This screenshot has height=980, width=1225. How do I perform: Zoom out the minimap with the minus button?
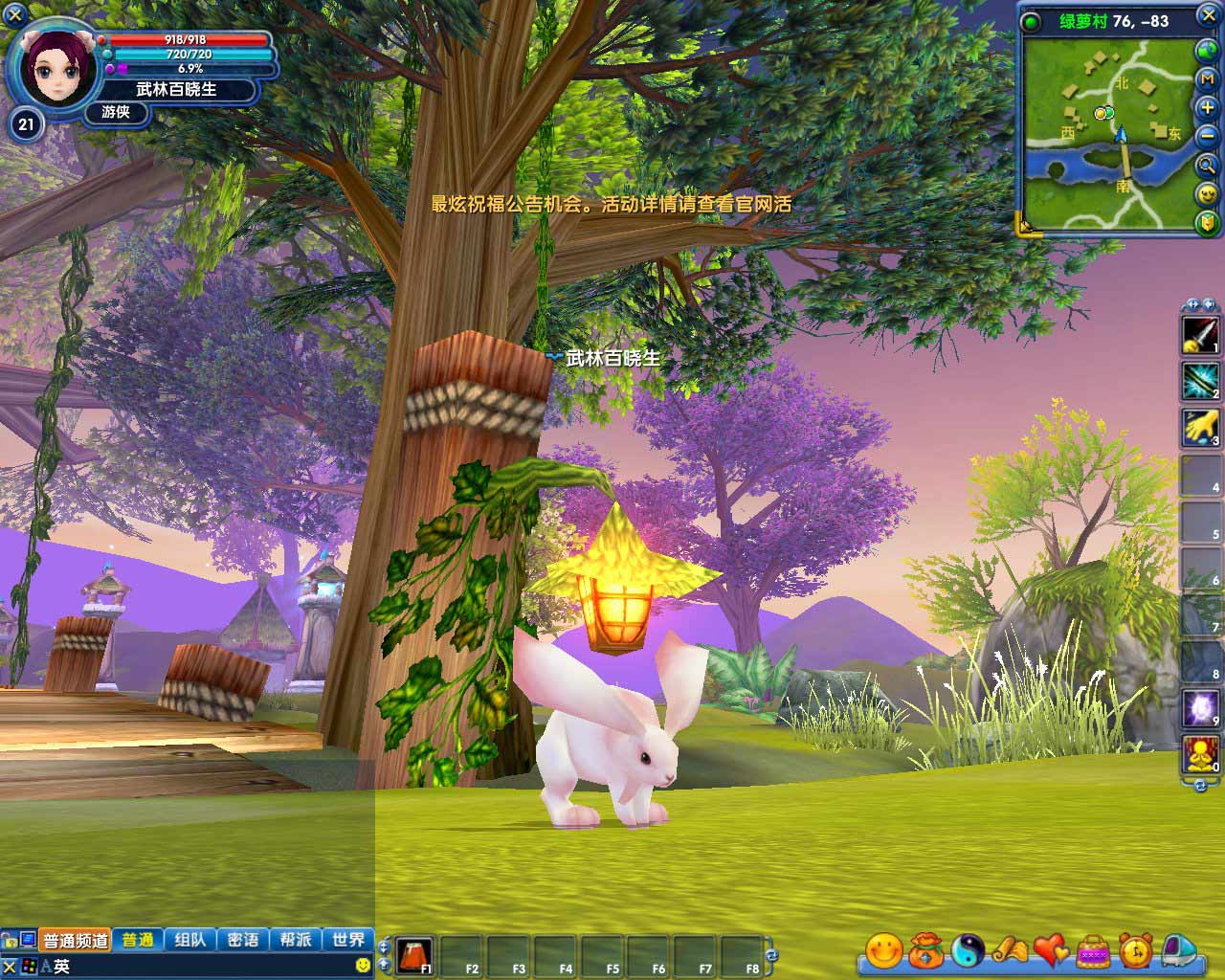[1207, 135]
